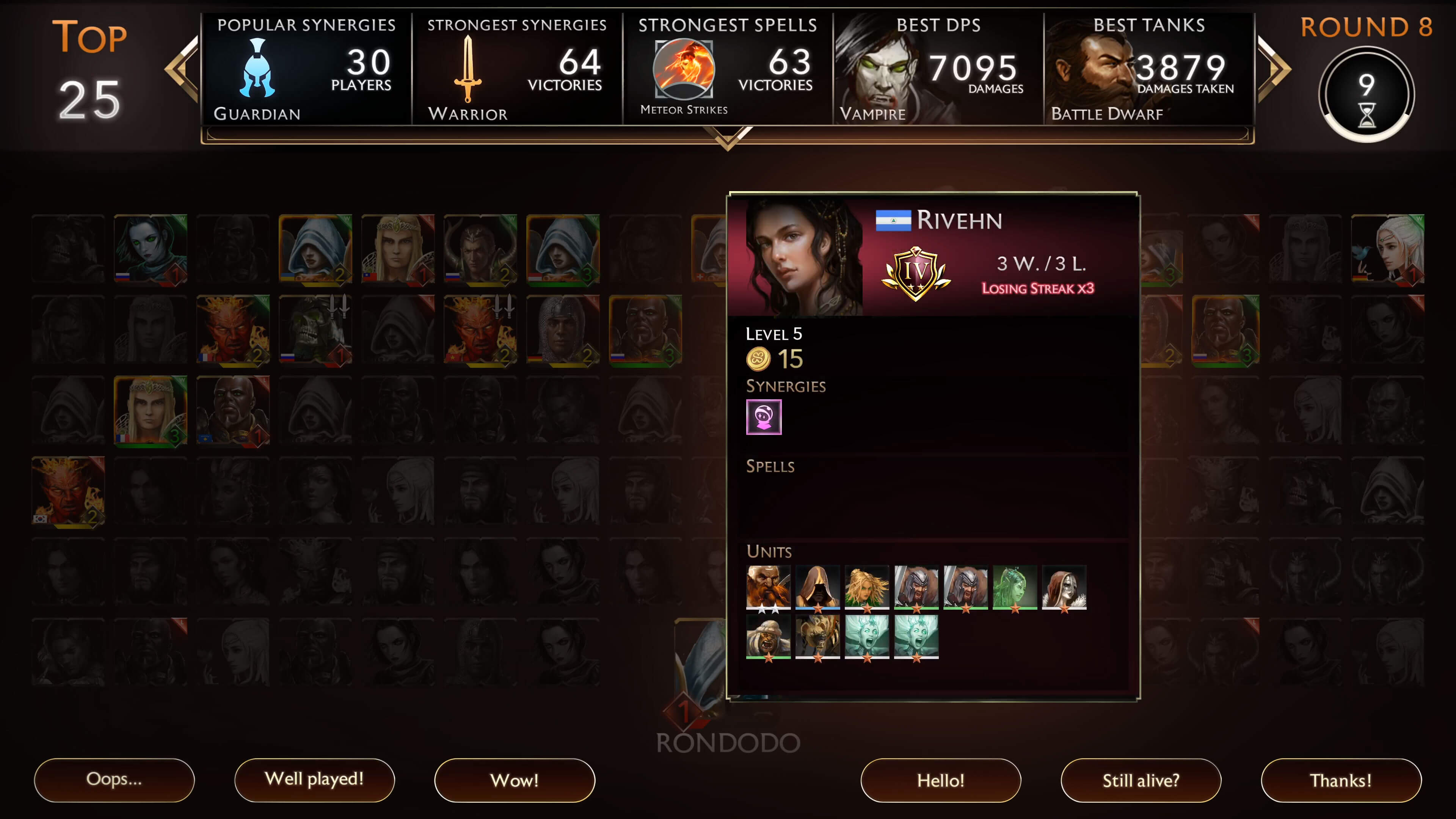Send the "Still alive?" taunt
The image size is (1456, 819).
pyautogui.click(x=1141, y=780)
